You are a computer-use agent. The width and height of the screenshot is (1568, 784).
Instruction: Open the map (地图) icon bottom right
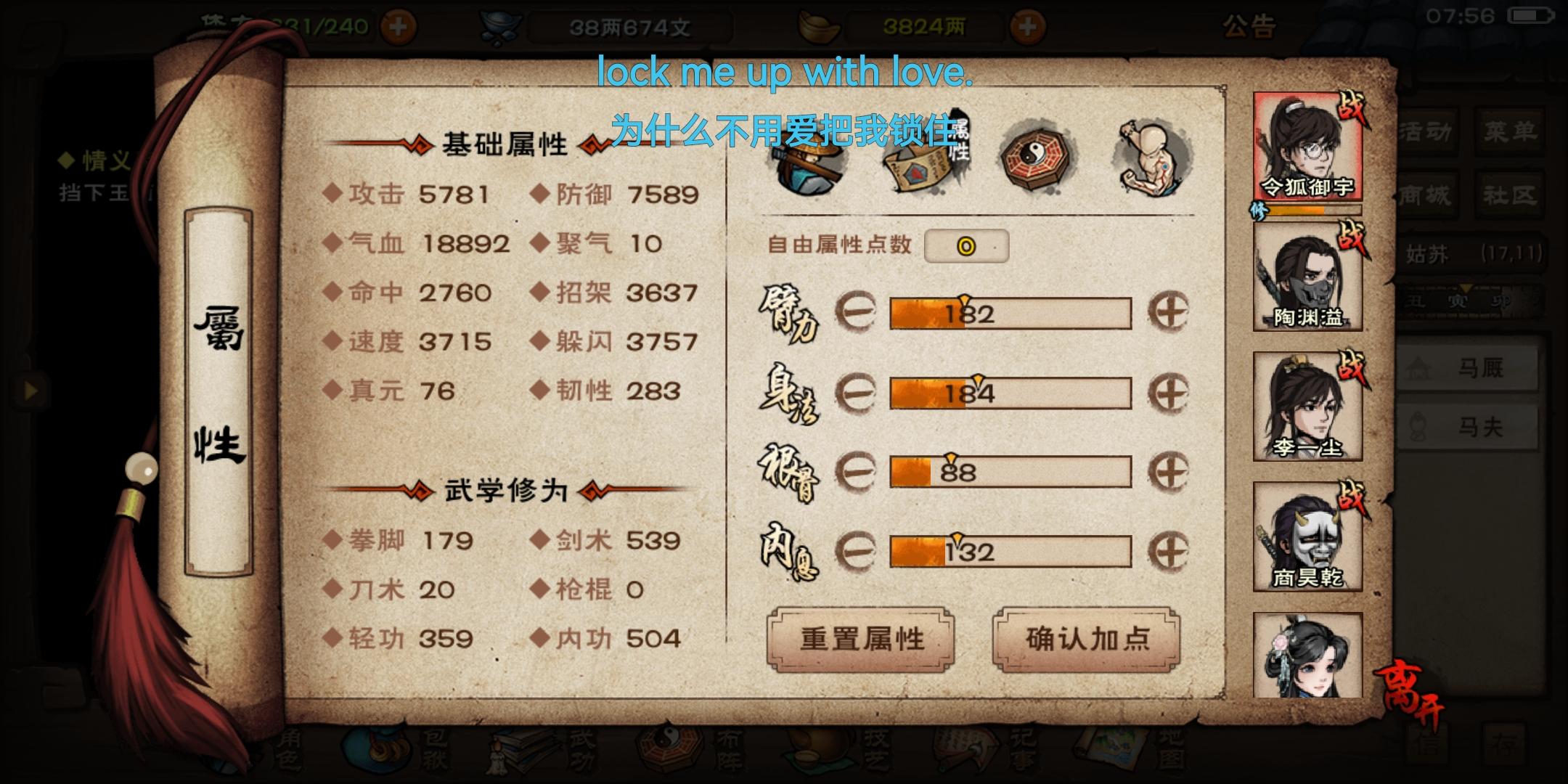pyautogui.click(x=1111, y=748)
